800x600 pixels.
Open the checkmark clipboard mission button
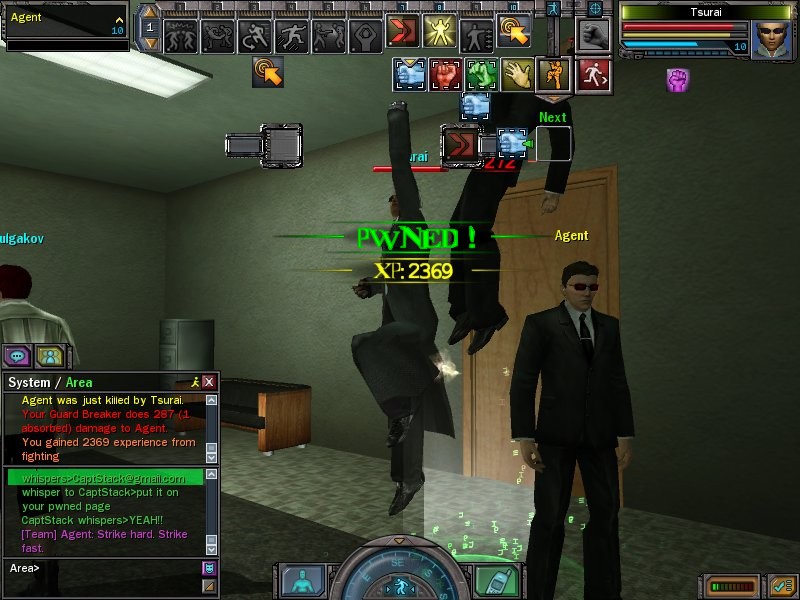click(x=782, y=585)
